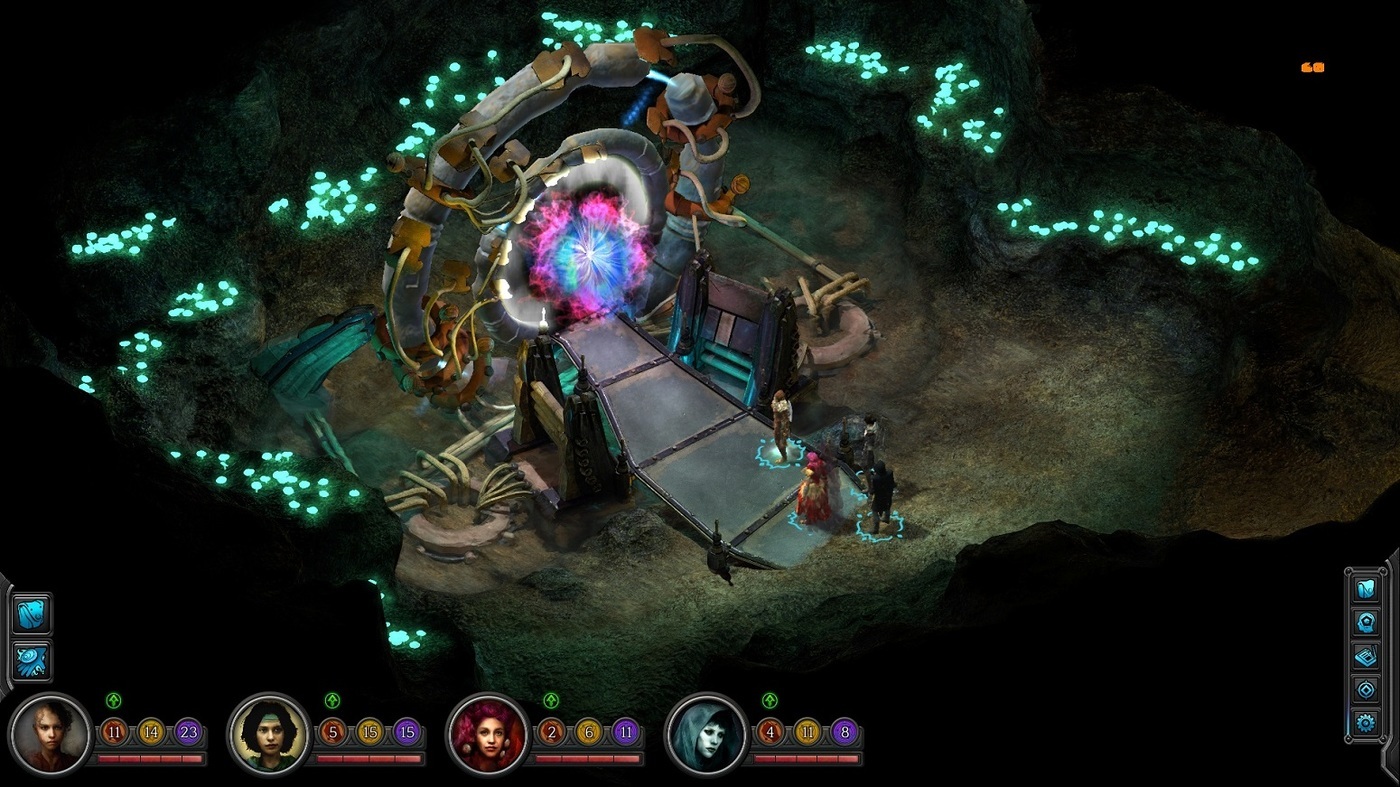The height and width of the screenshot is (787, 1400).
Task: Pick the pale hooded character portrait
Action: tap(707, 735)
